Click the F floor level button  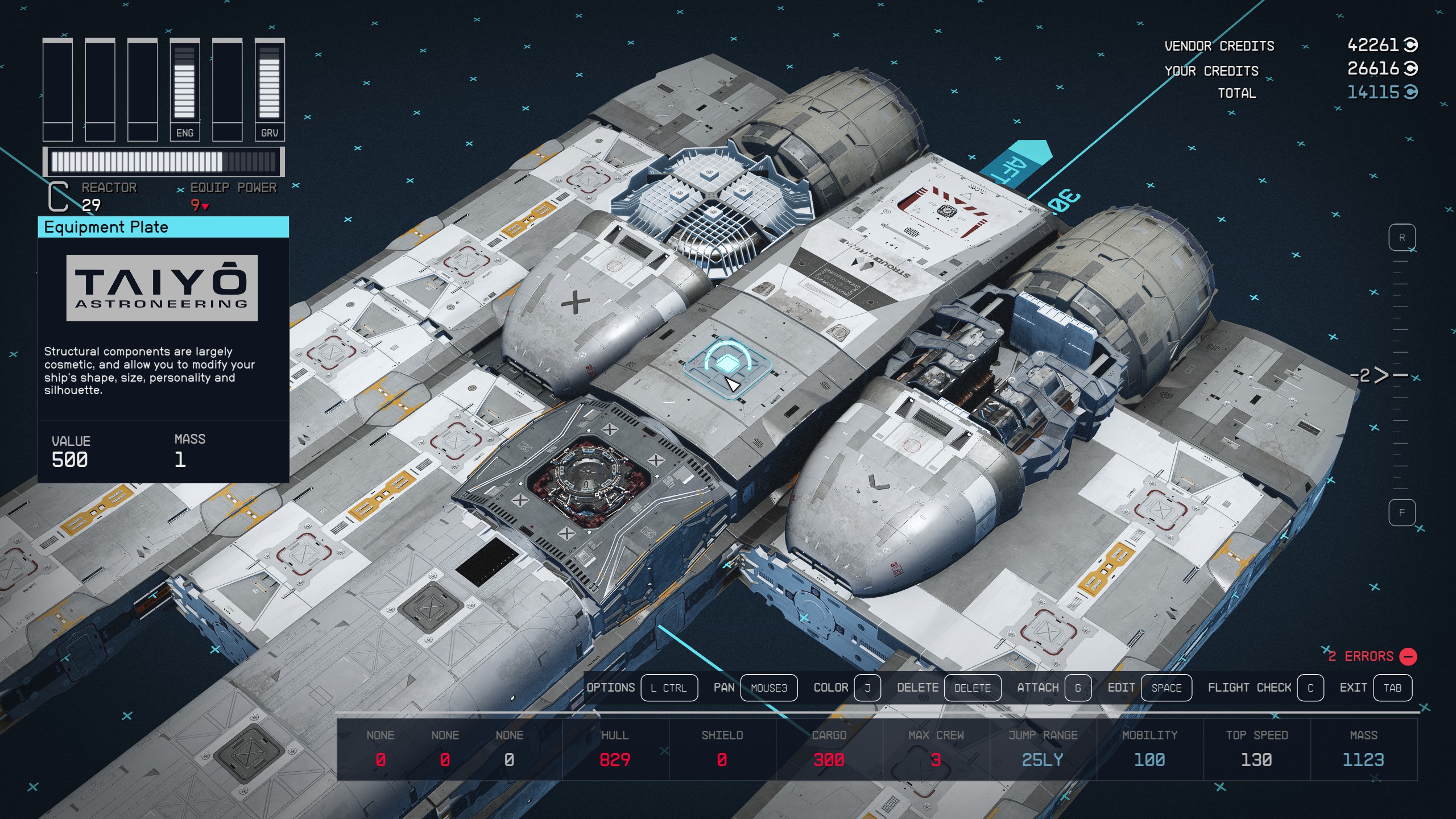coord(1401,513)
